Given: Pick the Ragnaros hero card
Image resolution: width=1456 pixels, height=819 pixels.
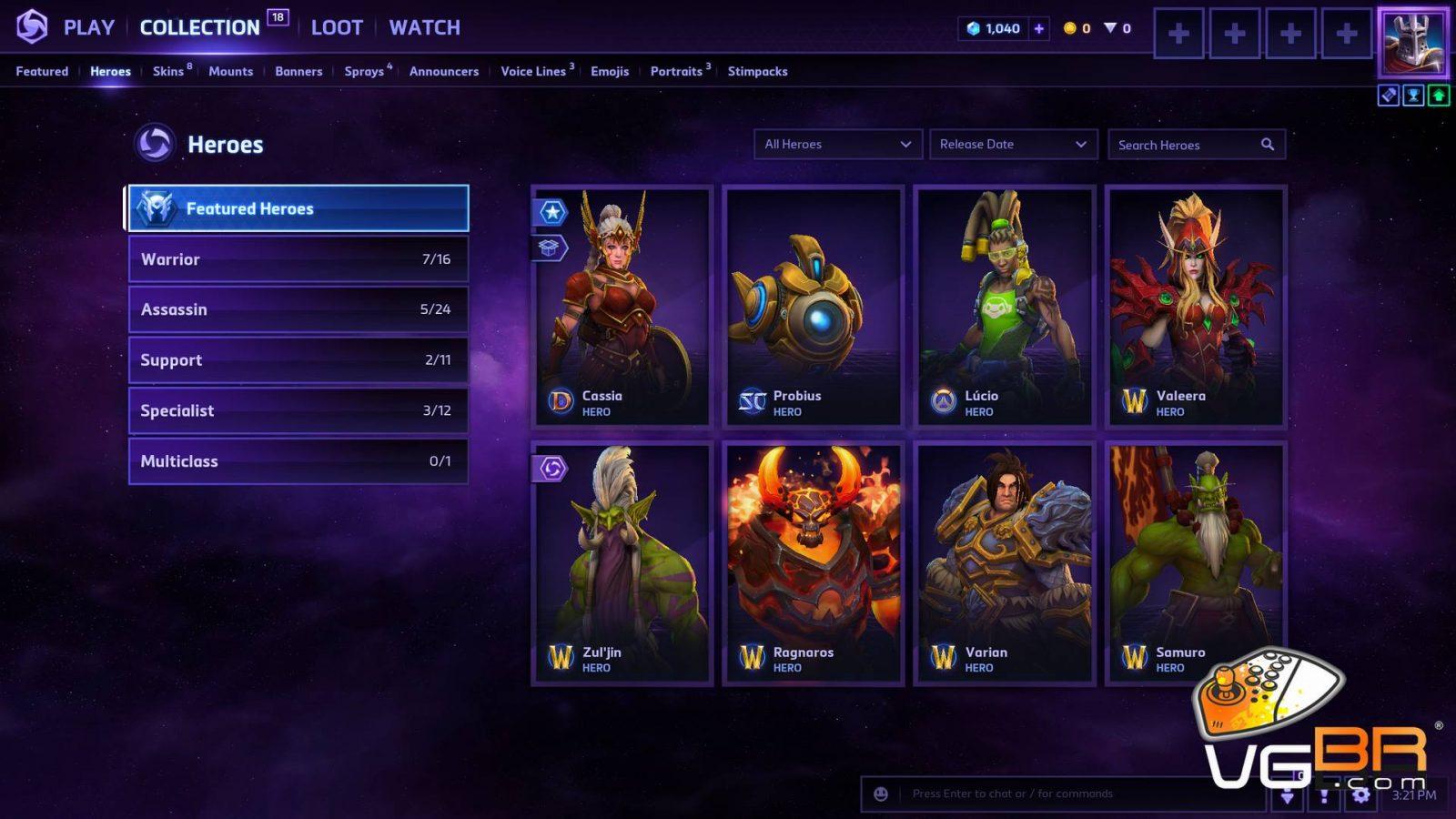Looking at the screenshot, I should coord(814,563).
